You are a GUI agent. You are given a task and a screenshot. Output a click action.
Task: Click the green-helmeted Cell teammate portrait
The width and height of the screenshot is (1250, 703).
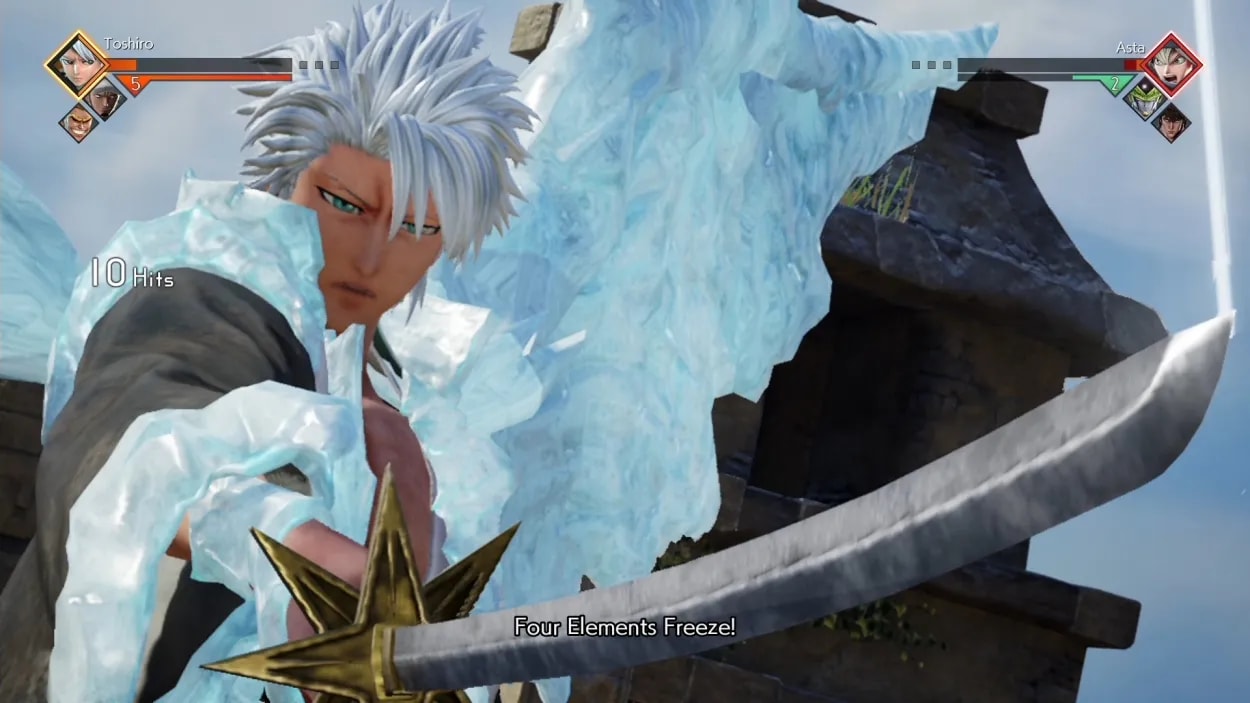tap(1143, 98)
